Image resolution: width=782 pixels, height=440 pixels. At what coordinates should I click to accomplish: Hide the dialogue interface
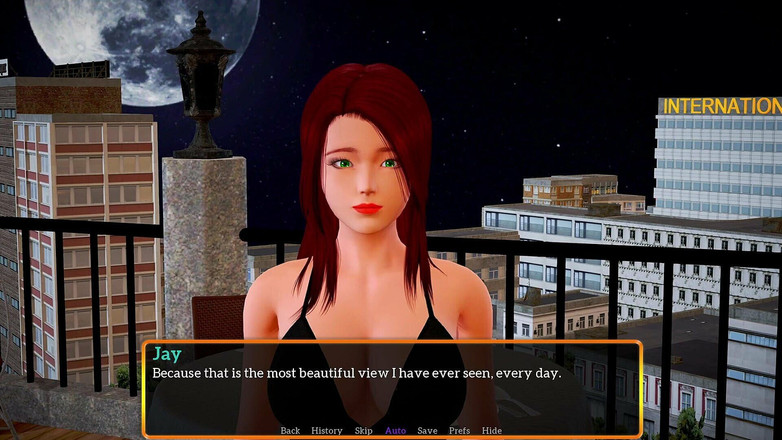pyautogui.click(x=492, y=431)
